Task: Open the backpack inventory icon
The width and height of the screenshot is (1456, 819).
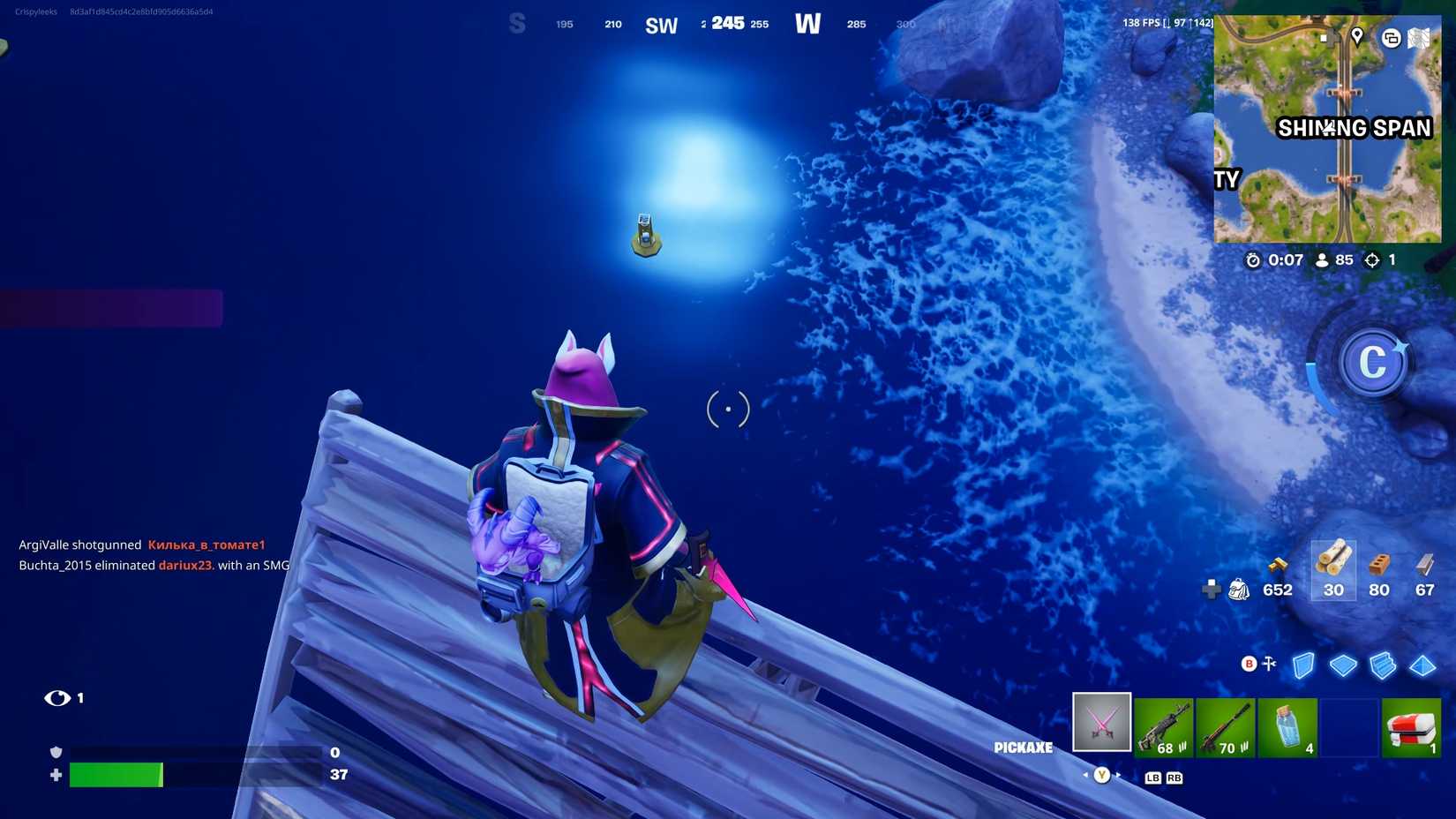Action: (x=1239, y=590)
